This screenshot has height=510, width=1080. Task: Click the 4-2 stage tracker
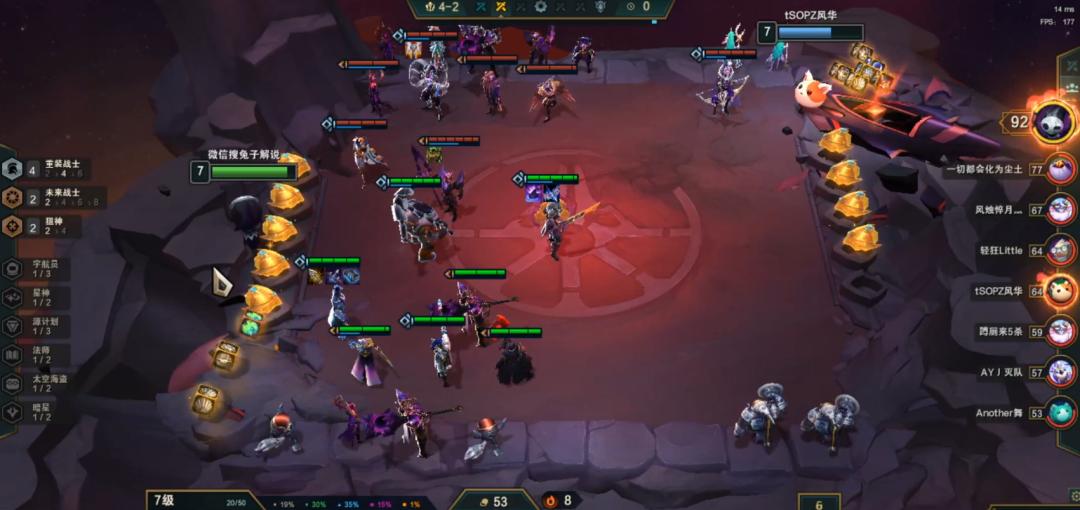click(441, 7)
